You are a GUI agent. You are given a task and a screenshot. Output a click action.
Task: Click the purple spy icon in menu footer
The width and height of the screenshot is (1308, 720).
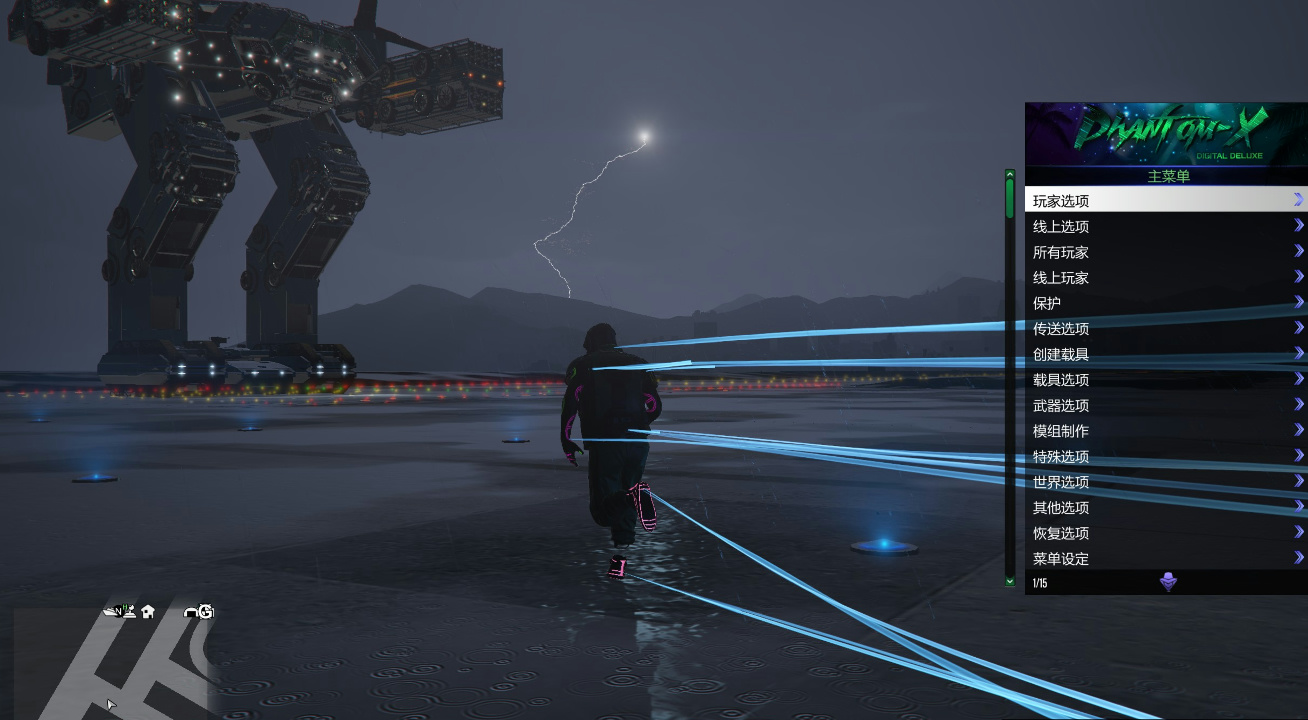pyautogui.click(x=1166, y=582)
